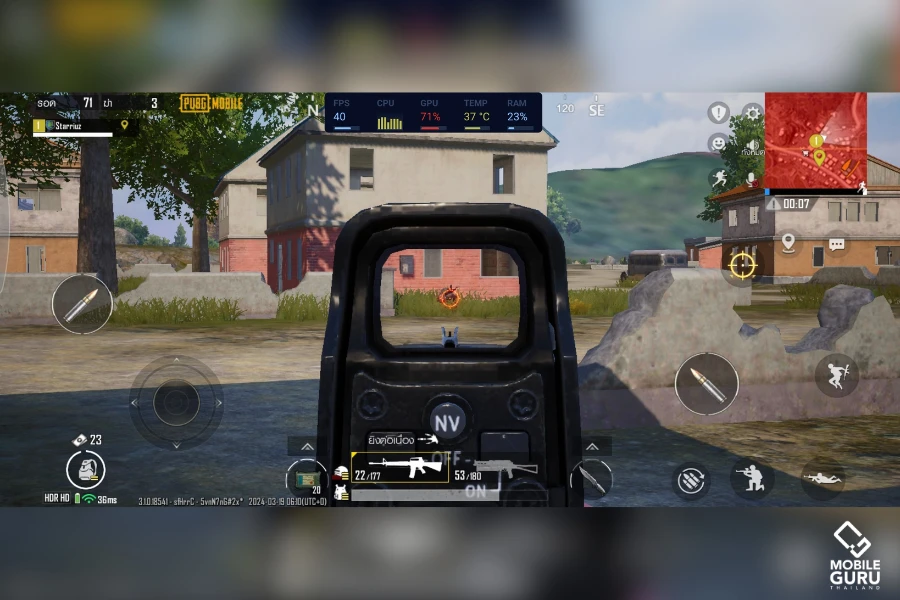Screen dimensions: 900x600
Task: Open quick chat speech bubble
Action: [x=836, y=243]
